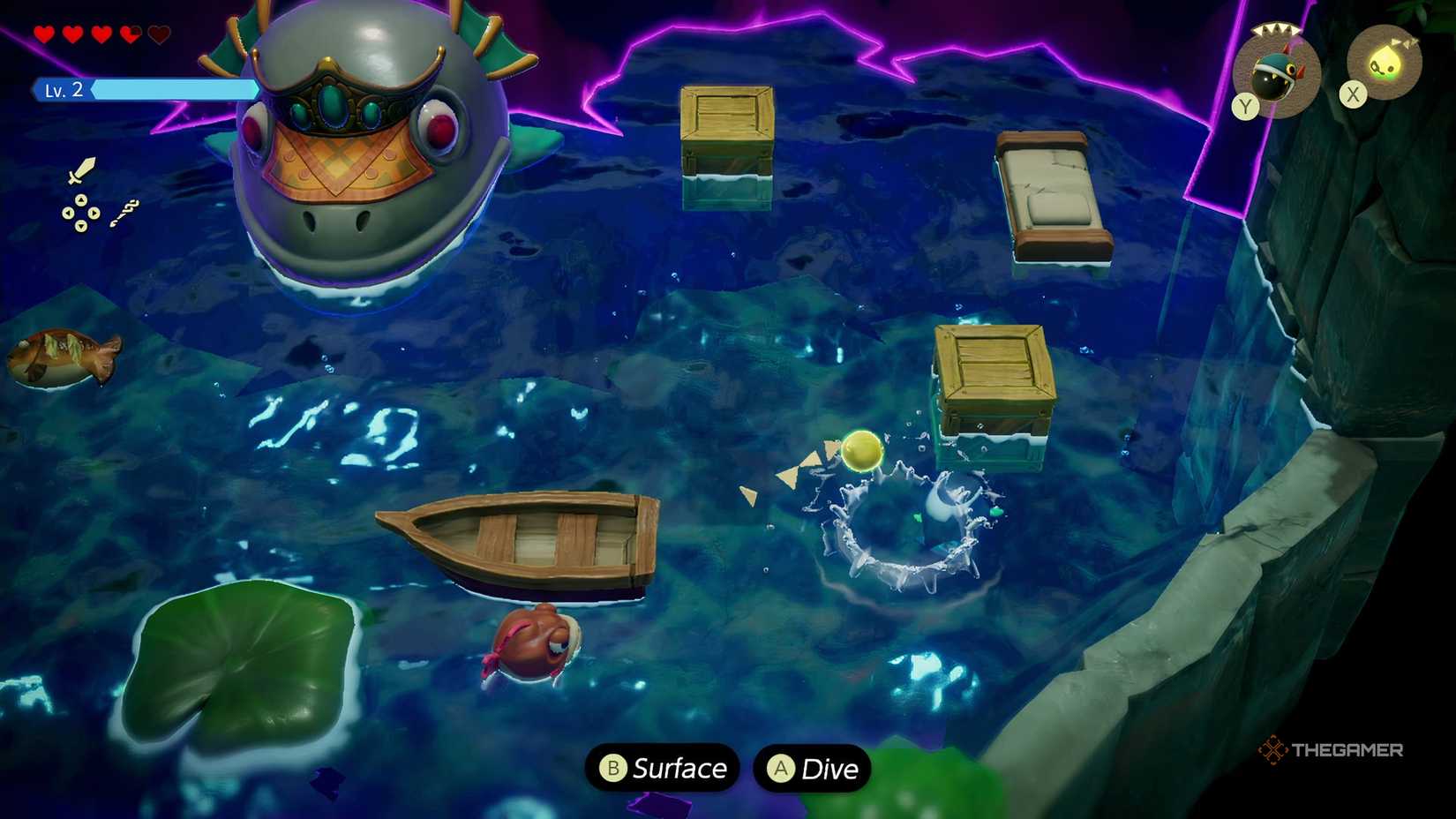The height and width of the screenshot is (819, 1456).
Task: Click the circular B button glyph
Action: coord(615,769)
